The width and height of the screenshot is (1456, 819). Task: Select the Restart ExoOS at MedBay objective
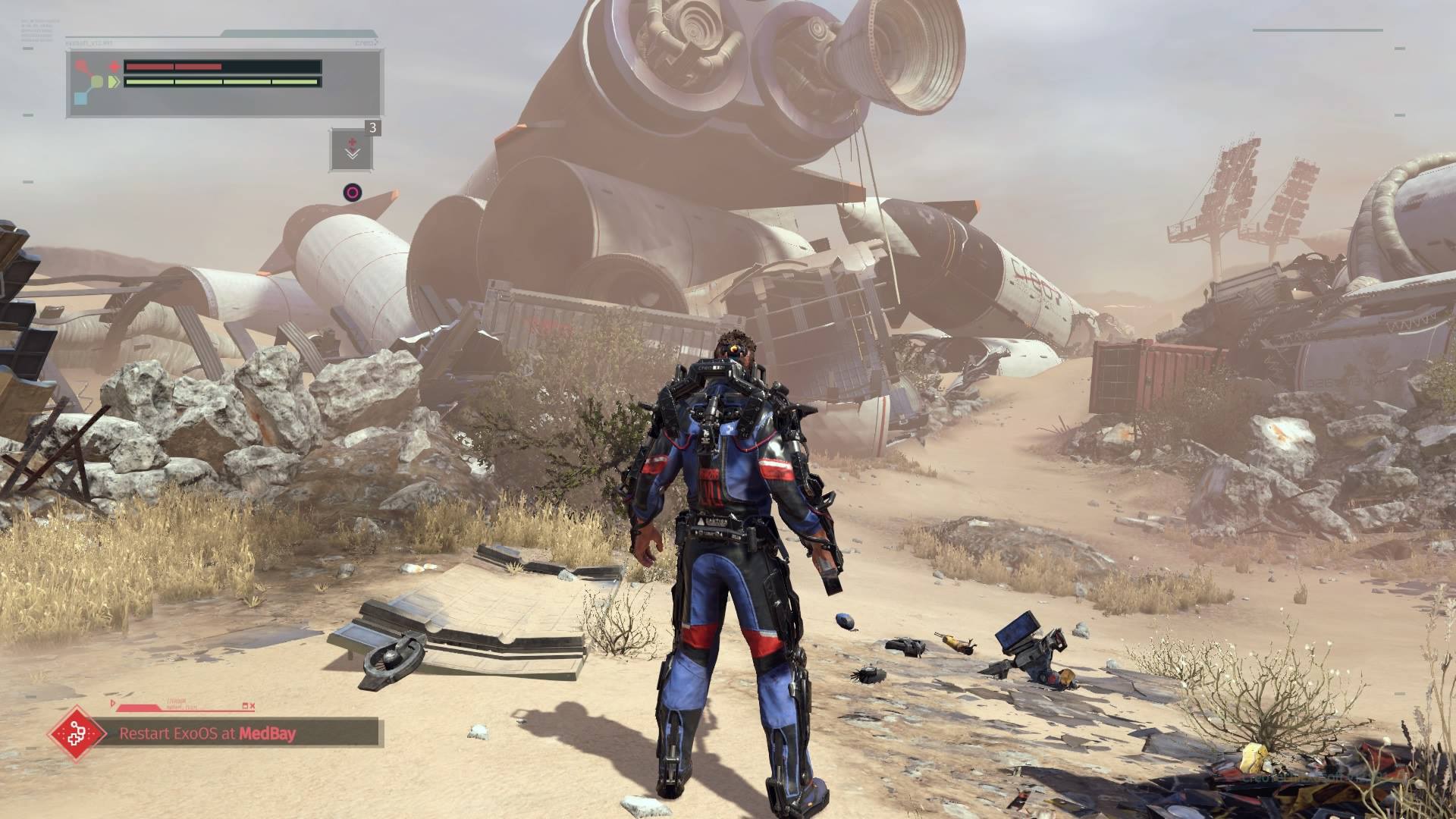point(207,733)
